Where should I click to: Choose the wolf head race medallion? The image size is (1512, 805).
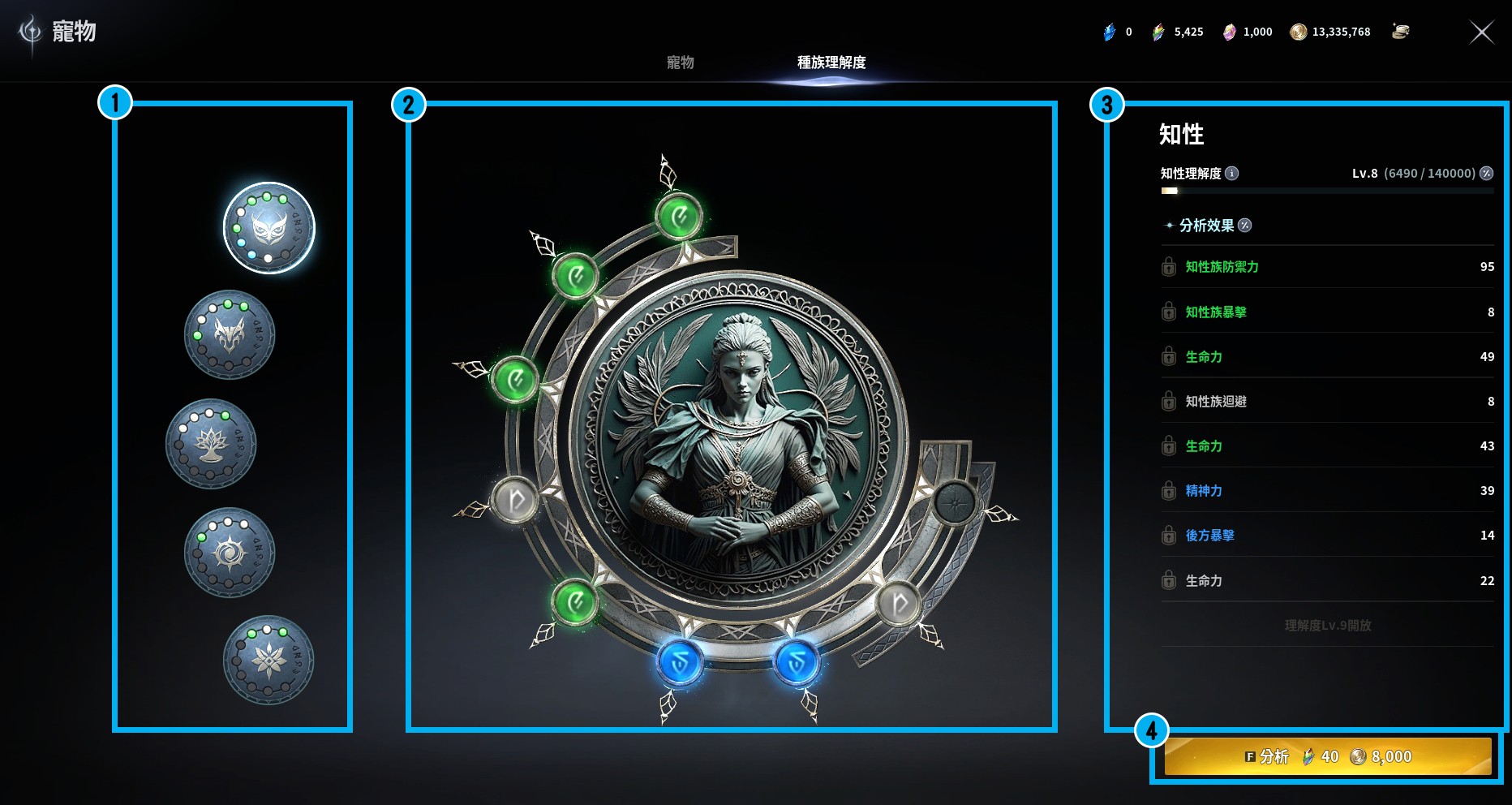click(230, 334)
